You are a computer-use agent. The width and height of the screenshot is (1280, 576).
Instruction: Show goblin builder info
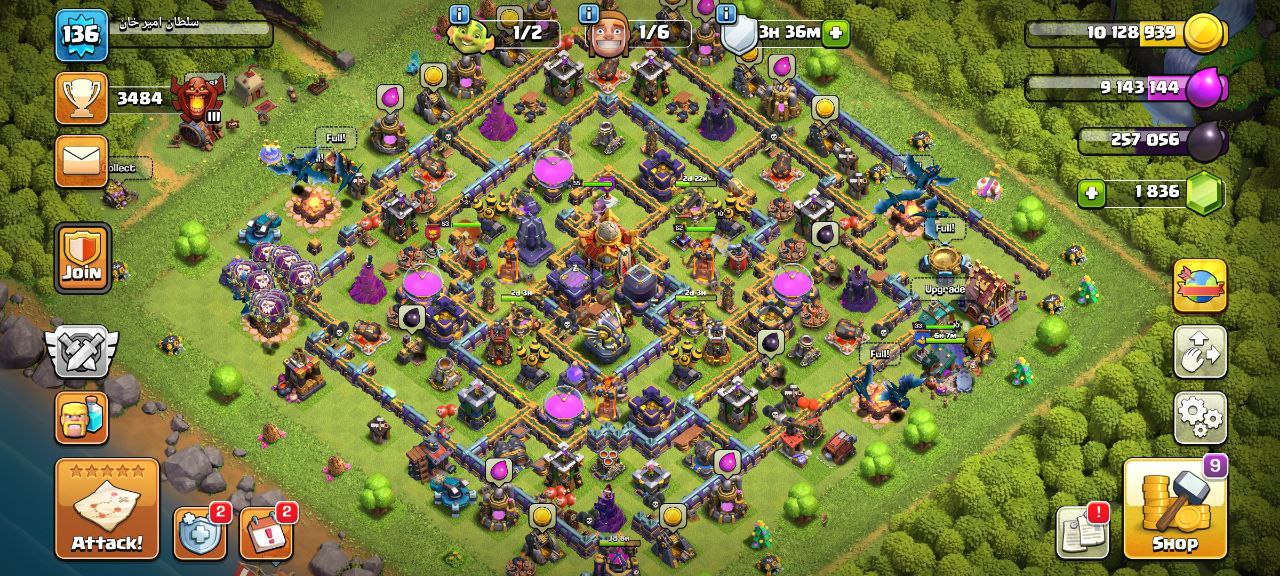point(460,14)
